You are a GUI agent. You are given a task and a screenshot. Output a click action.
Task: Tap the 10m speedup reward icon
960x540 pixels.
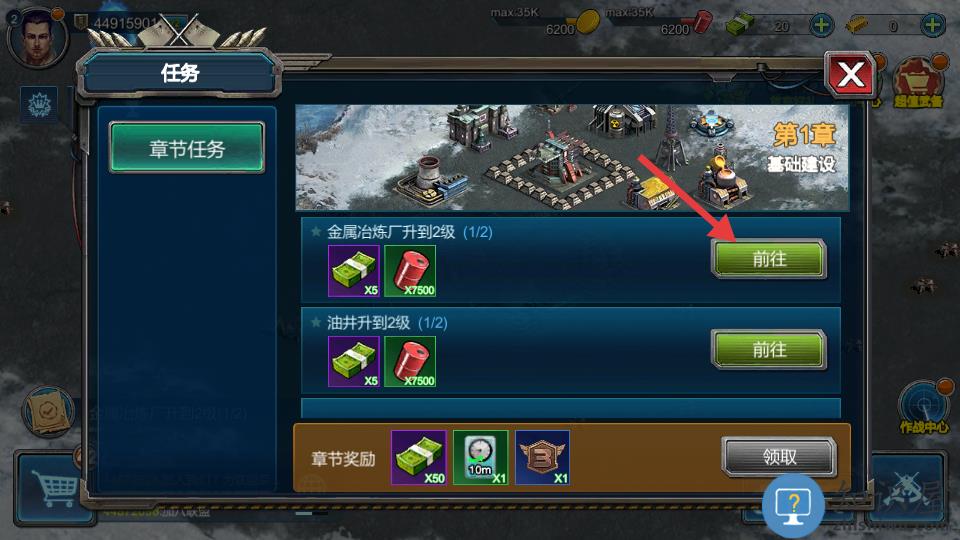(481, 458)
